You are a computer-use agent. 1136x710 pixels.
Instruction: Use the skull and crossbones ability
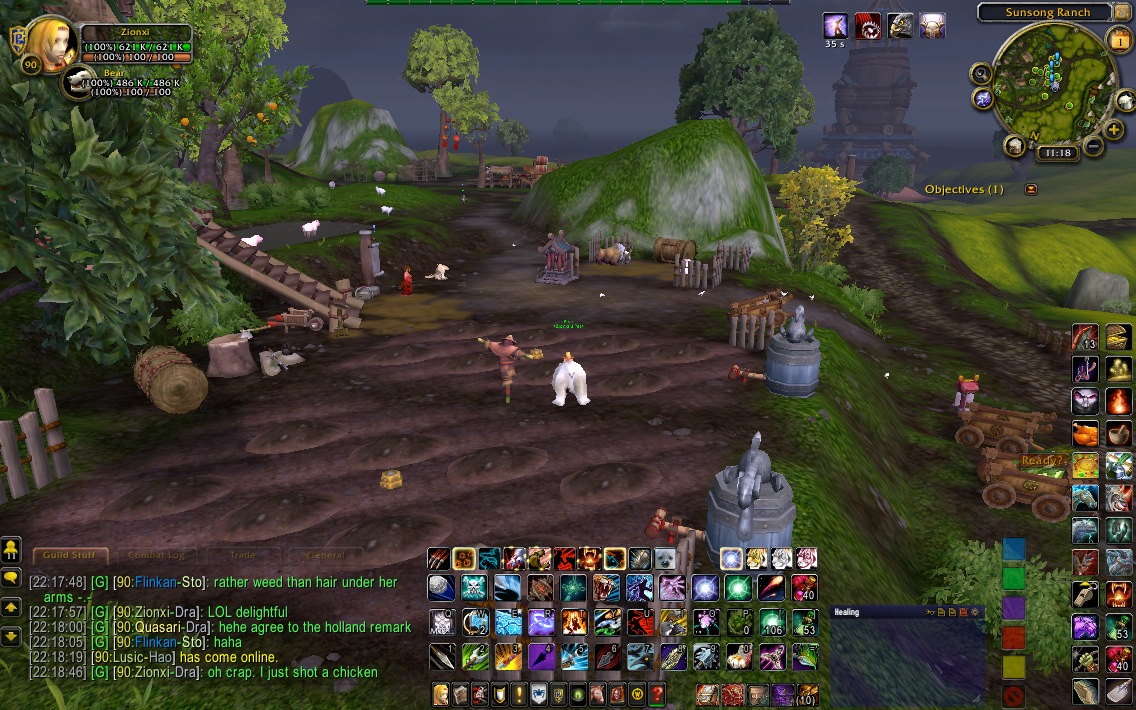coord(473,587)
